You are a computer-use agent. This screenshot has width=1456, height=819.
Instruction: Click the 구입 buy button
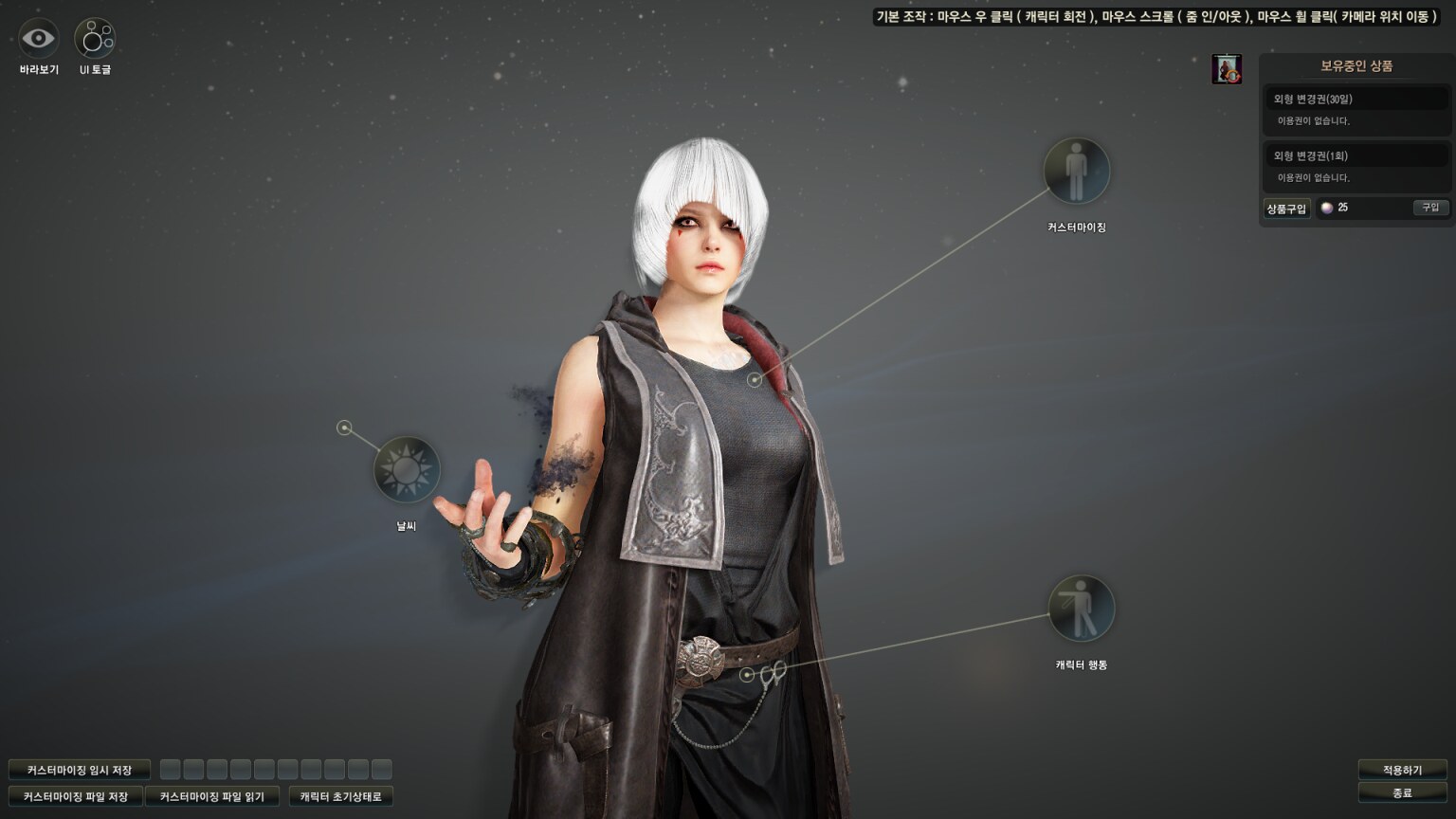tap(1430, 208)
